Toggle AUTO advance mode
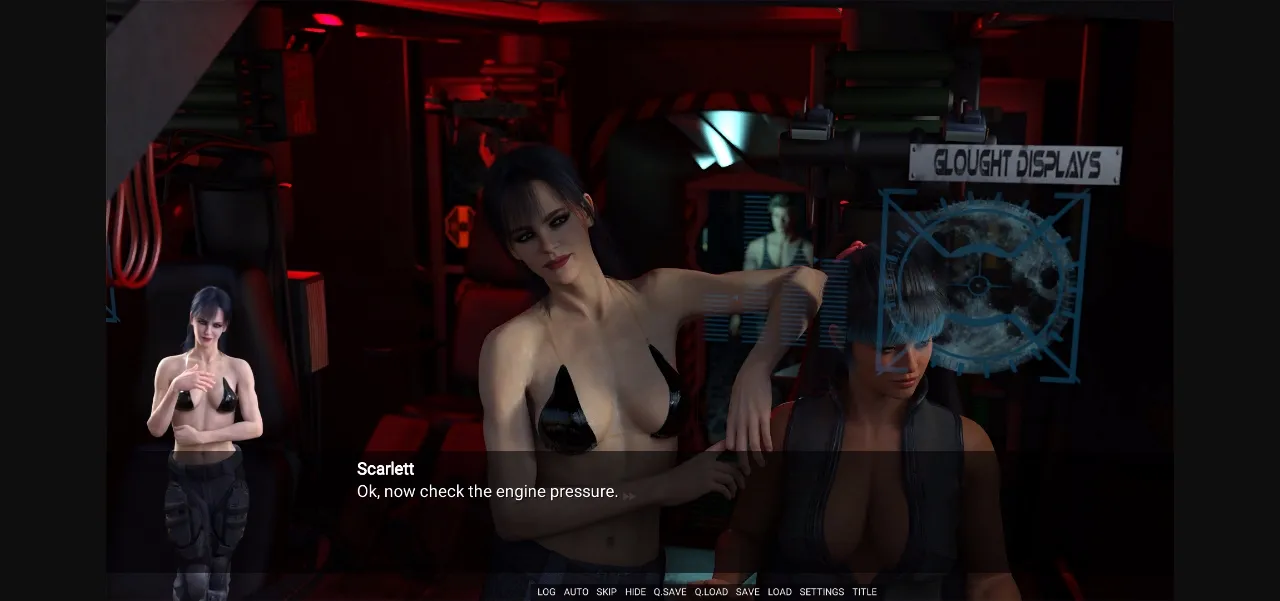1280x601 pixels. tap(576, 592)
